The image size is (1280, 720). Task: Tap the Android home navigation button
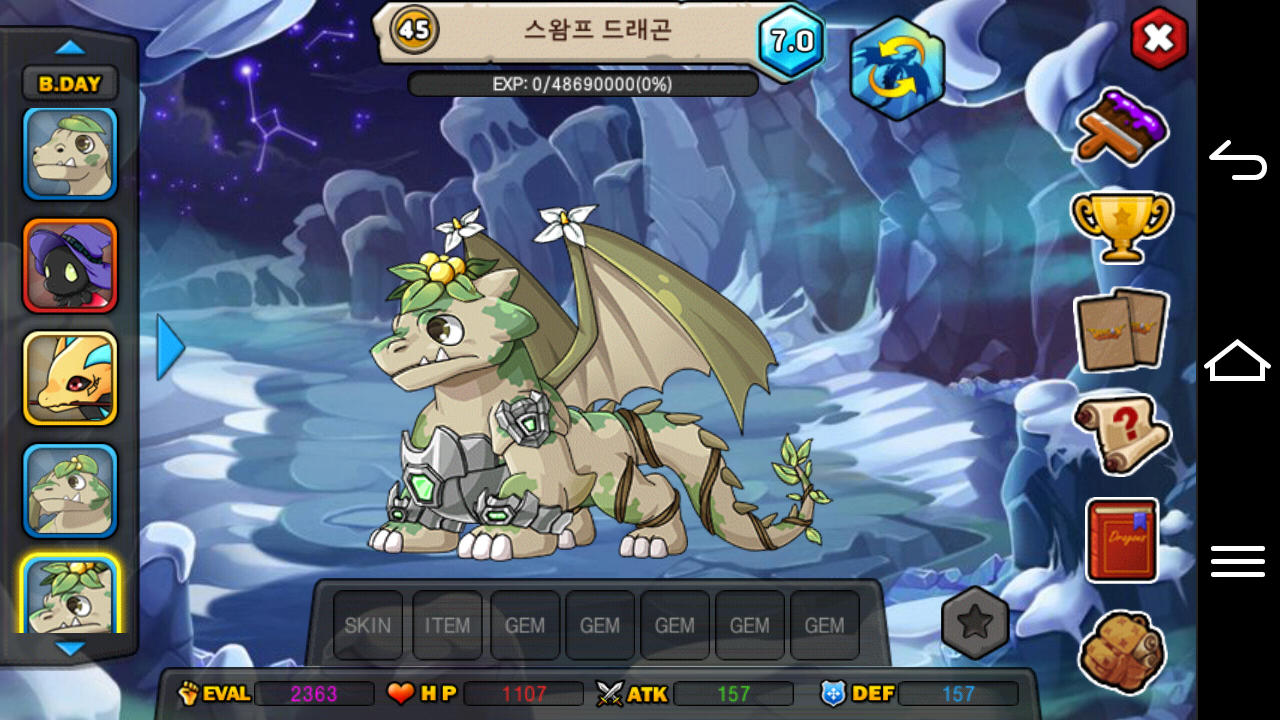1238,360
